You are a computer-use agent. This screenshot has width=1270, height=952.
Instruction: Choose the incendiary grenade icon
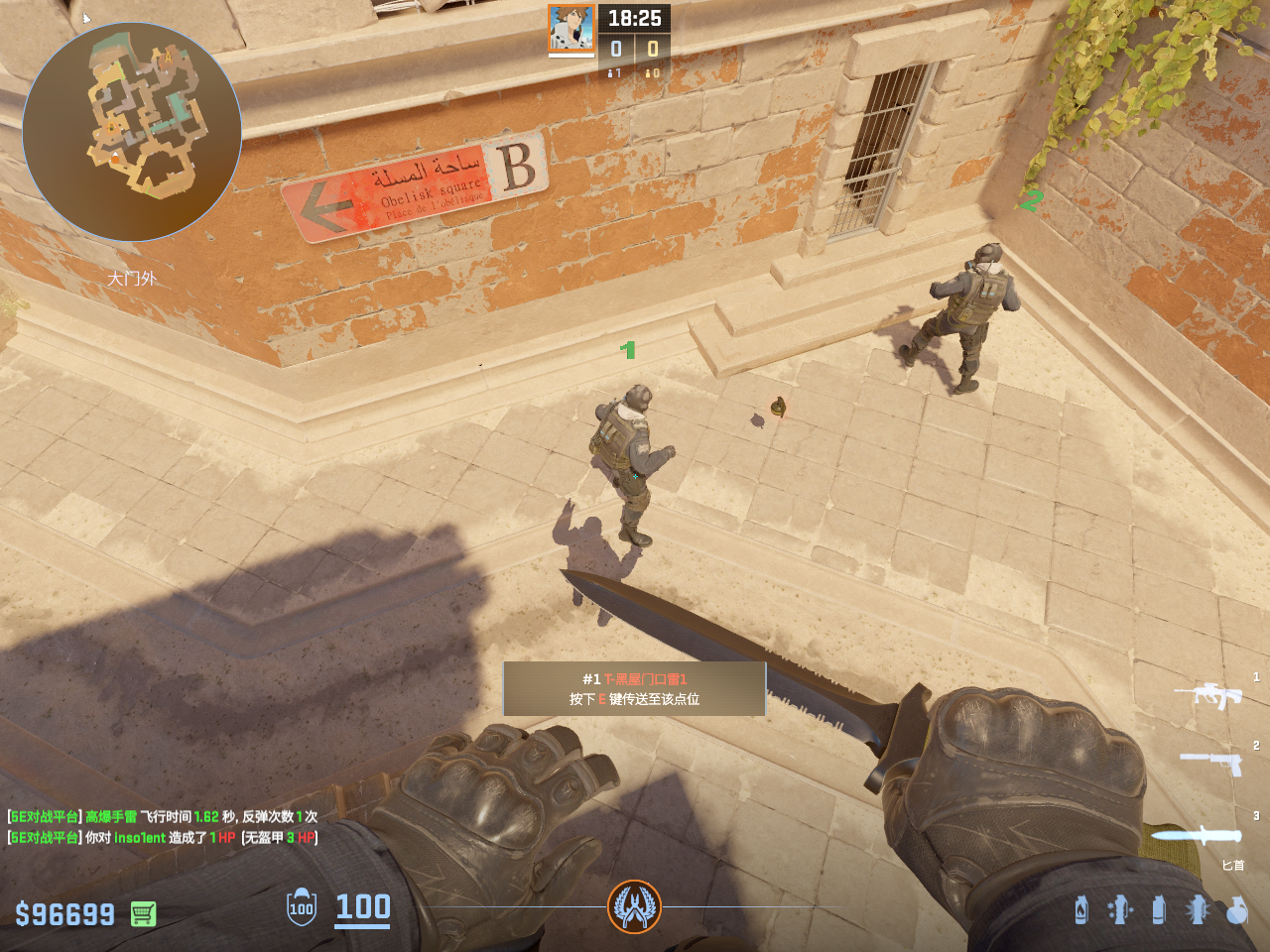coord(1081,909)
